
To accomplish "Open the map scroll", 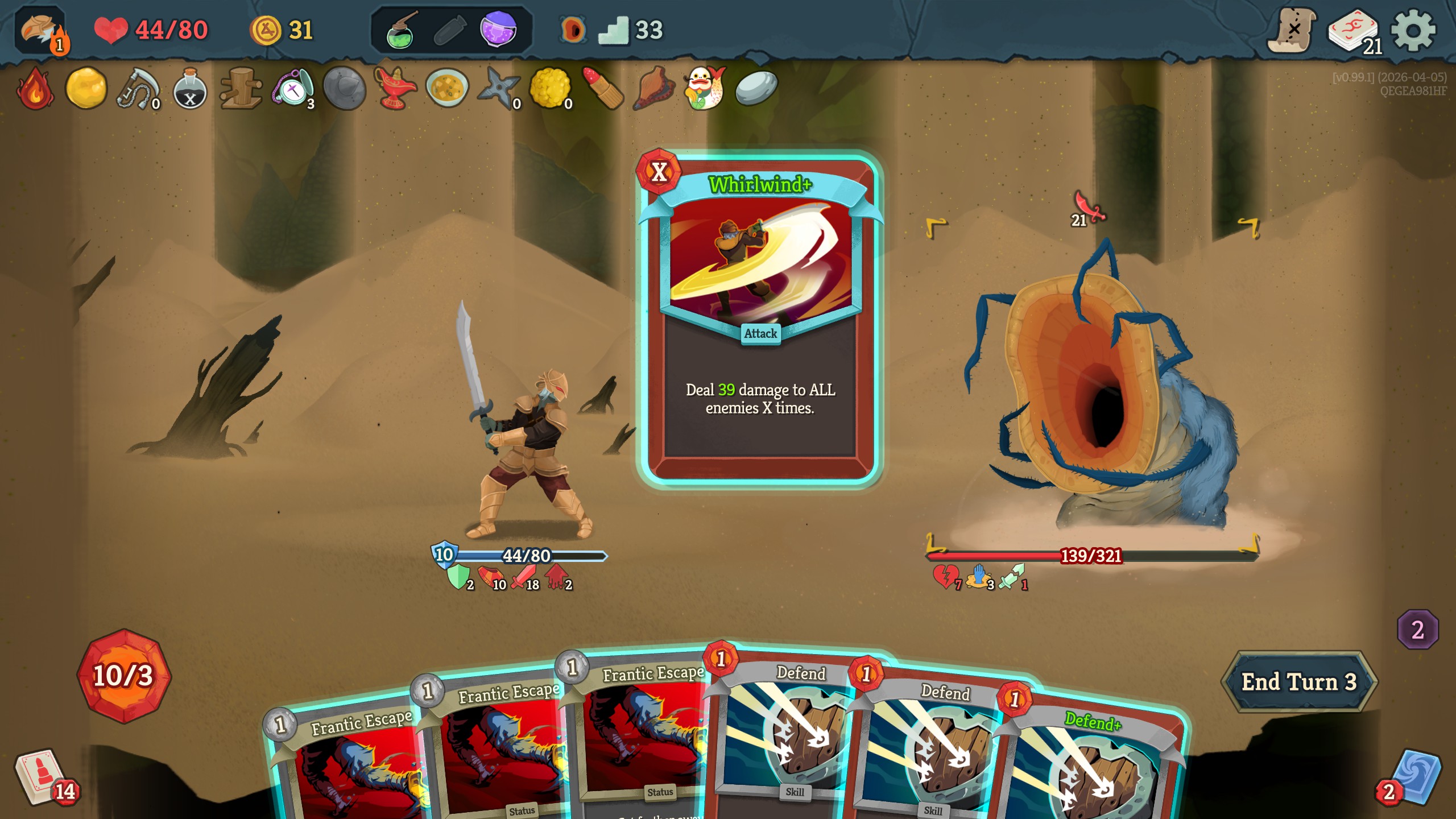I will pos(1291,31).
